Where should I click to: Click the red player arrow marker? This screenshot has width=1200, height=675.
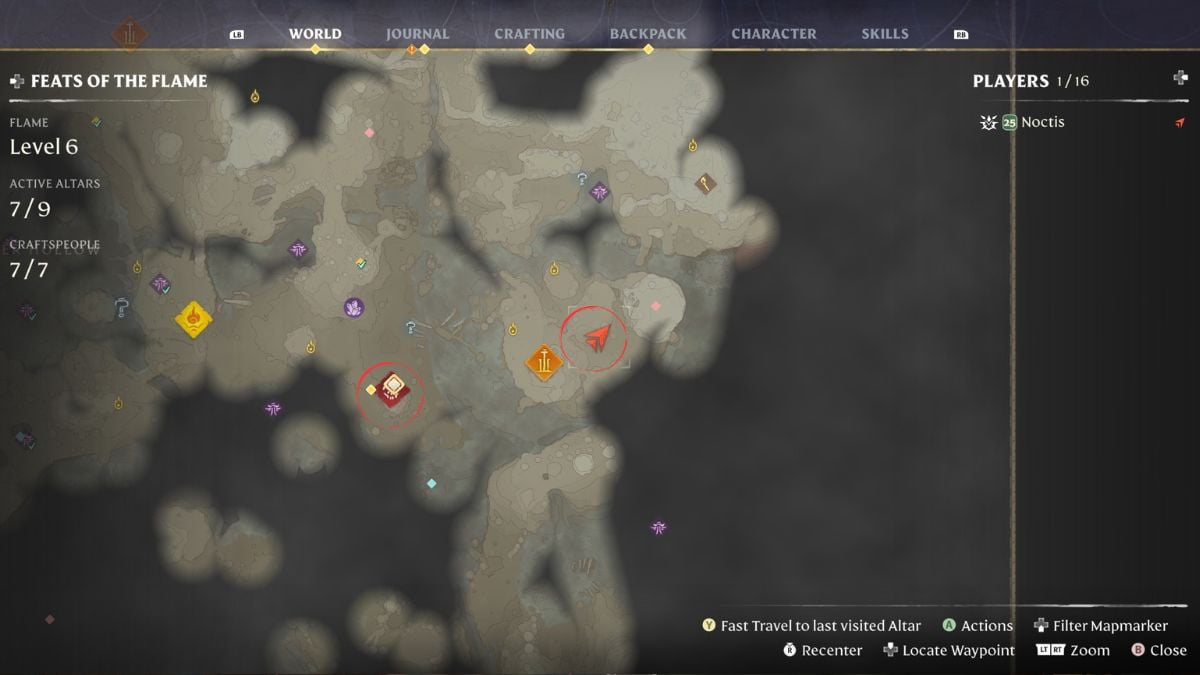coord(597,338)
